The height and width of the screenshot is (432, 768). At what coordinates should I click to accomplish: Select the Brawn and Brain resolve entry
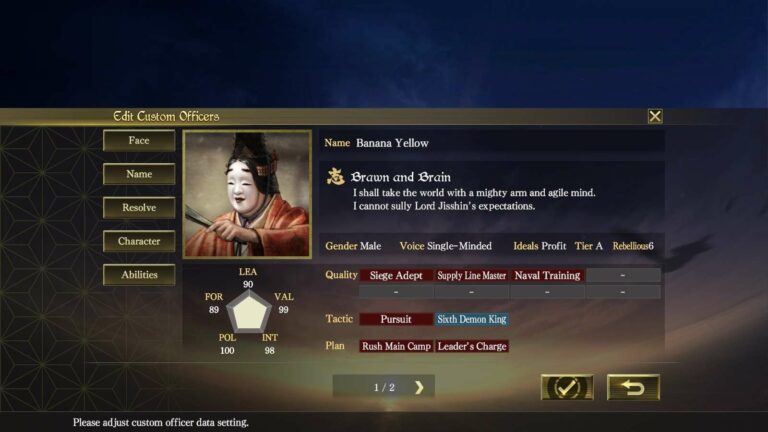tap(400, 177)
